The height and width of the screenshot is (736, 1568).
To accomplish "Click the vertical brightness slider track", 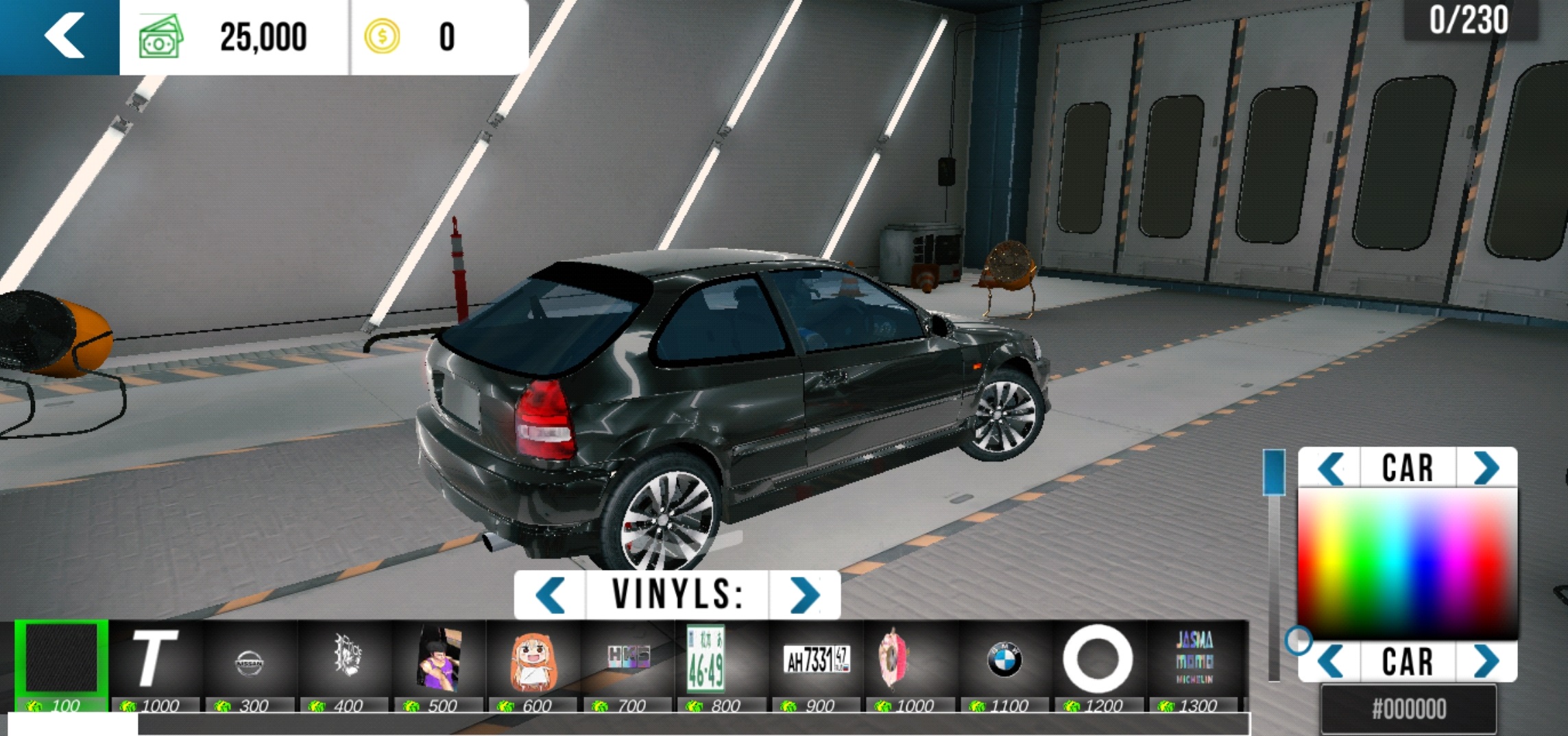I will (x=1274, y=583).
